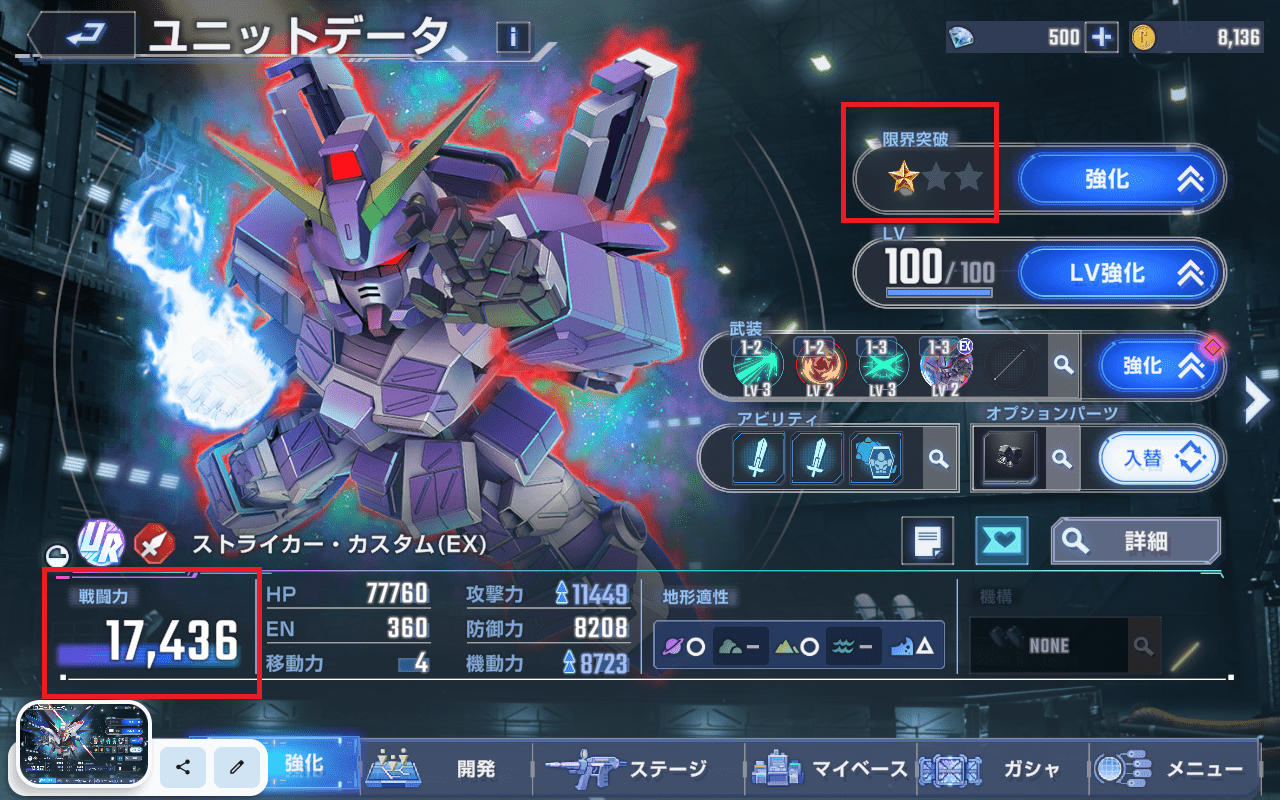Viewport: 1280px width, 800px height.
Task: Switch to the ステージ stage tab
Action: [x=640, y=768]
